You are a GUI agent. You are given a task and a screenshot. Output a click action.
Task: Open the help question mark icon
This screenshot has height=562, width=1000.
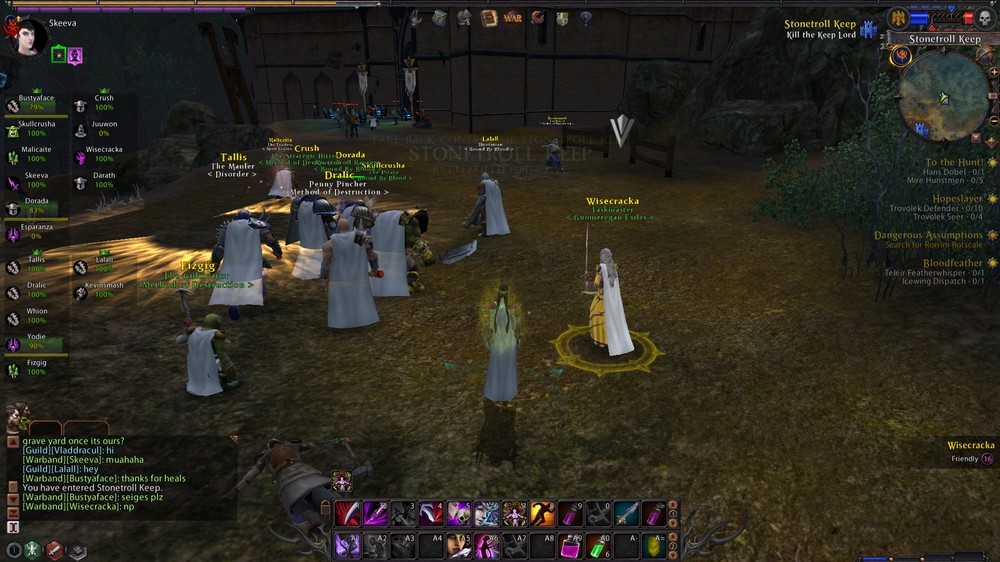tap(585, 17)
